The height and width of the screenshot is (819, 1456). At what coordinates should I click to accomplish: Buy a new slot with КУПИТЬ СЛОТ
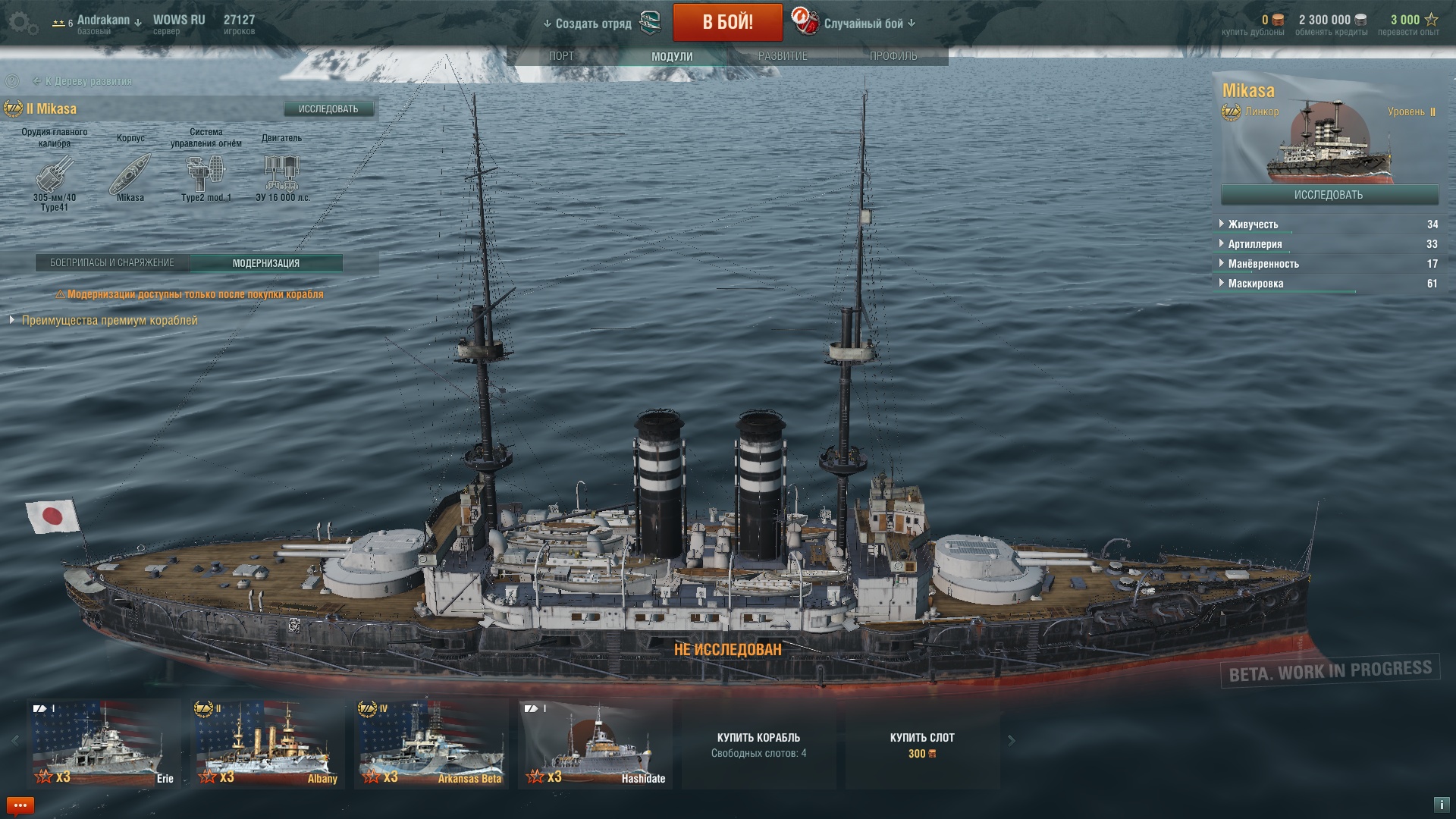point(922,744)
